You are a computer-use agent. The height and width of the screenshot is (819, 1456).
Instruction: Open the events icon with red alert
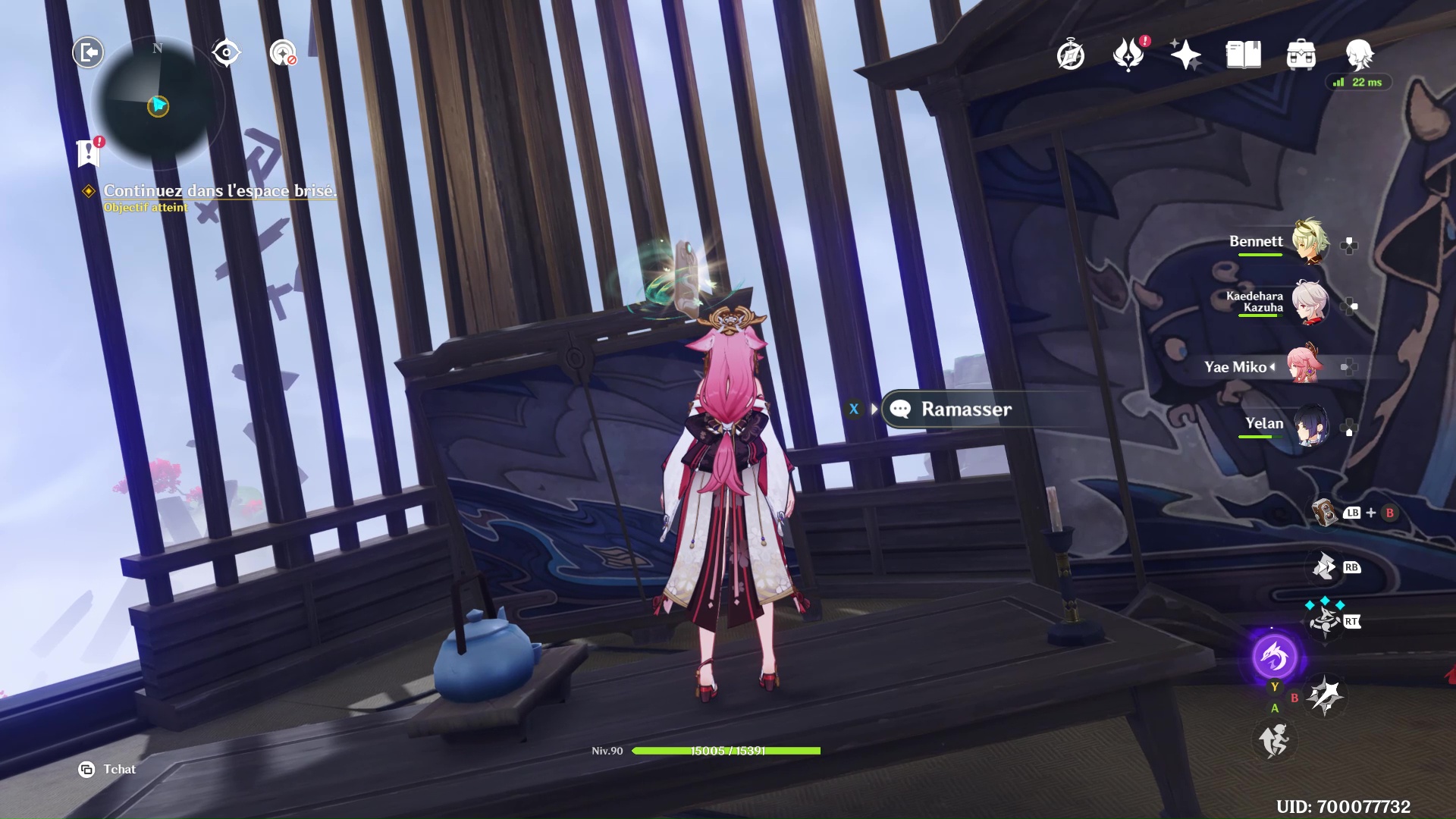1128,55
